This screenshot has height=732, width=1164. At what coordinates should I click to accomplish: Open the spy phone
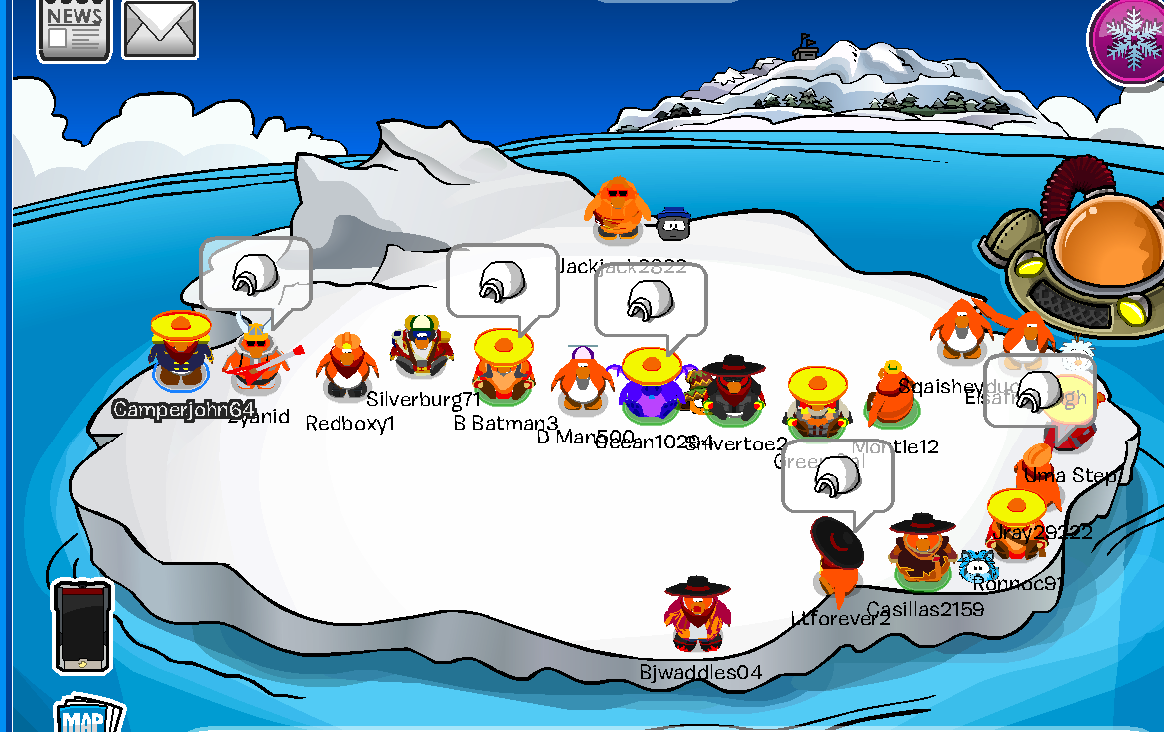(82, 627)
